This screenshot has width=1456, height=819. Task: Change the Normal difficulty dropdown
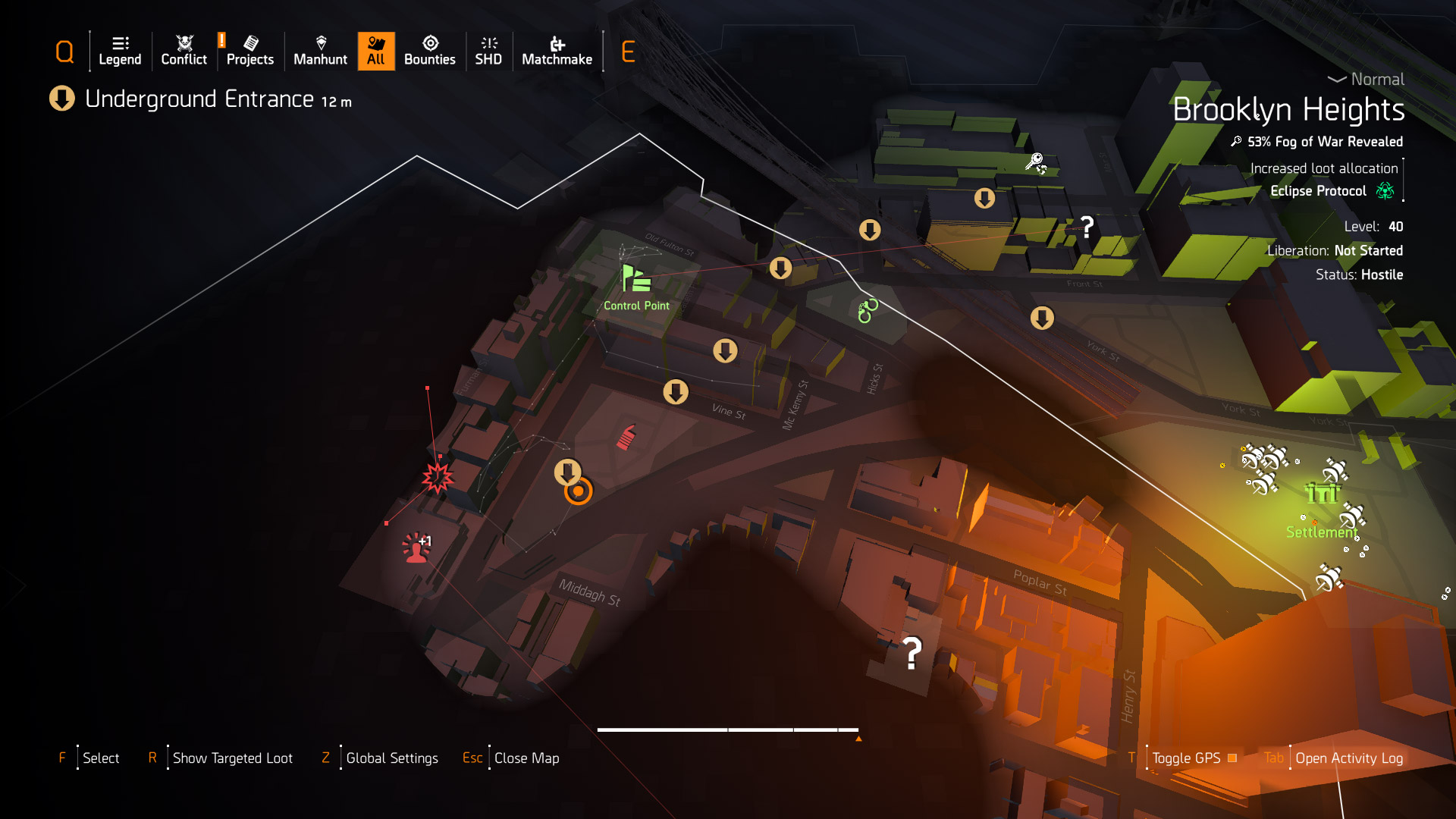[x=1367, y=80]
